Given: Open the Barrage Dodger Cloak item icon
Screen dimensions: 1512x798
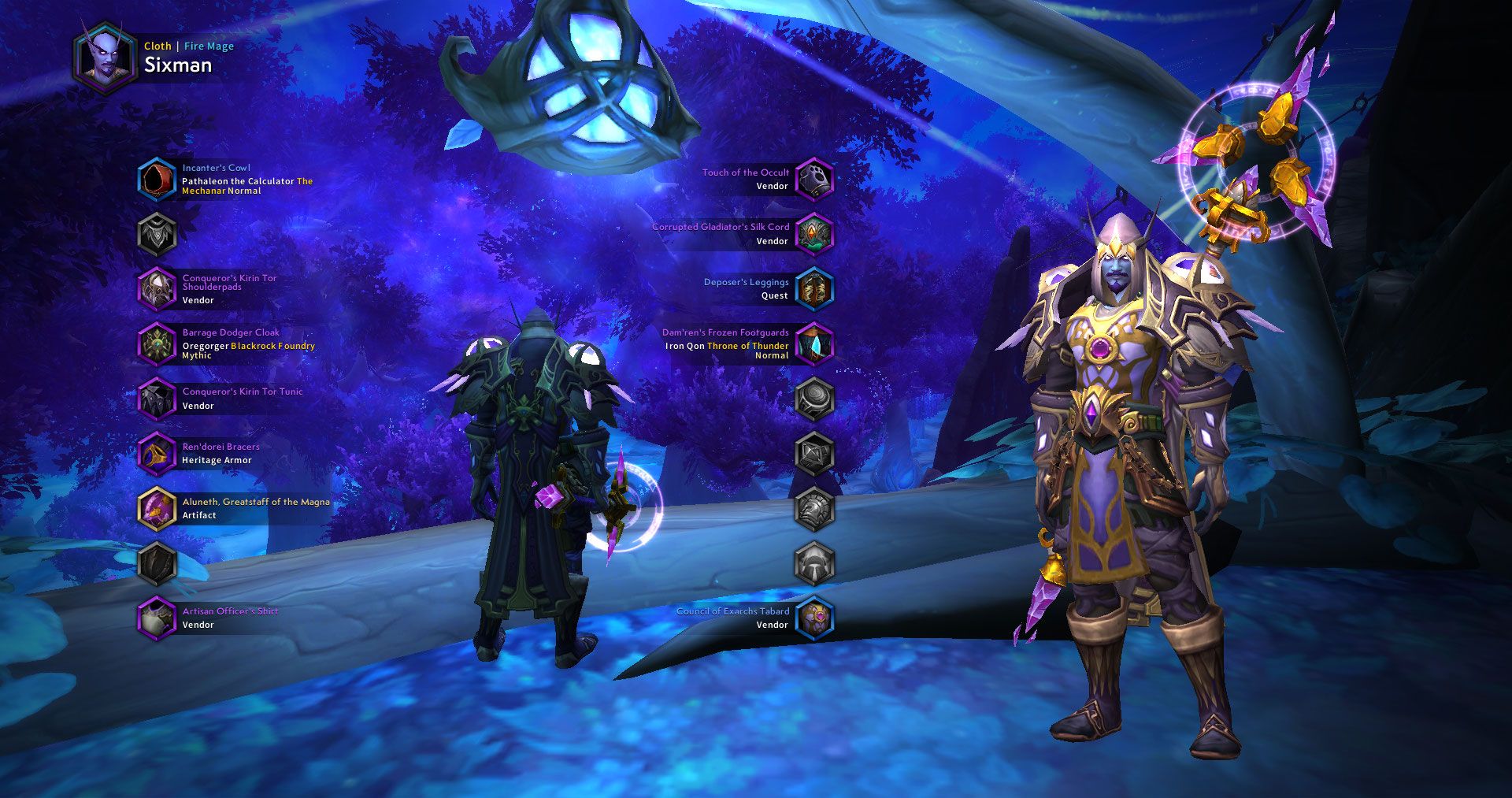Looking at the screenshot, I should [157, 344].
